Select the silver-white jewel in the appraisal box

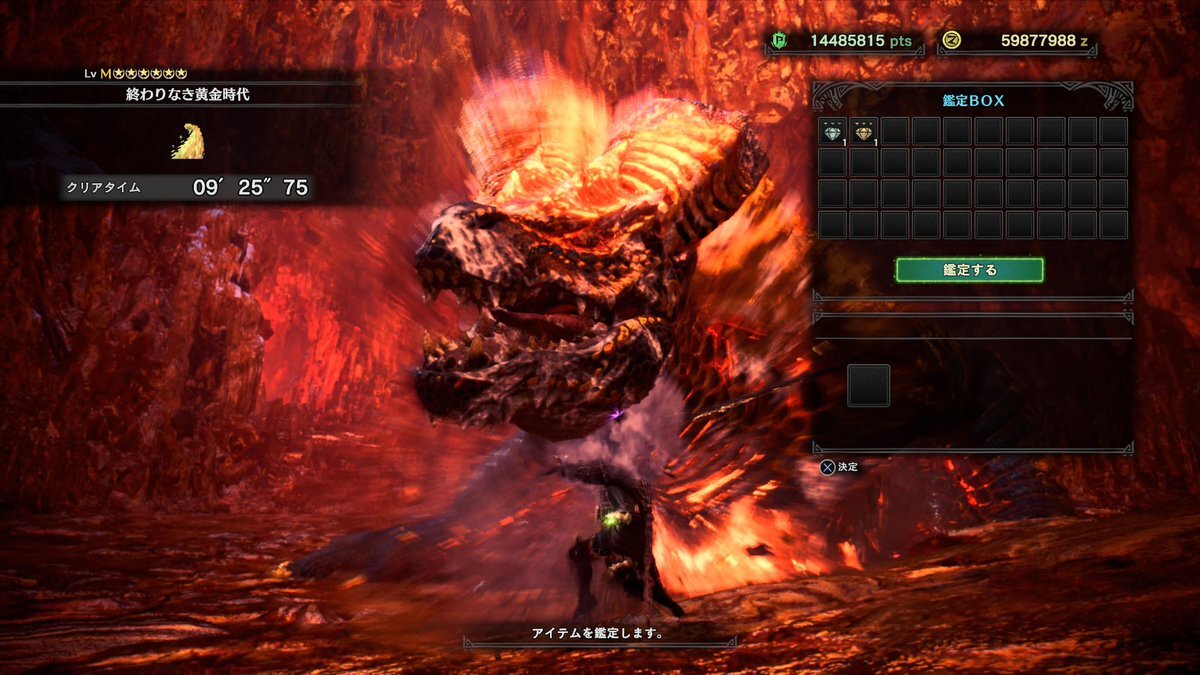click(x=832, y=131)
